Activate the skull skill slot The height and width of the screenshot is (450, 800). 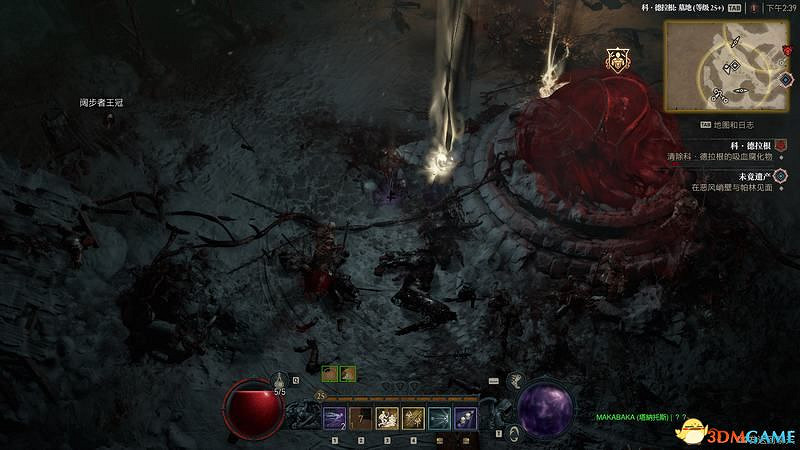465,418
